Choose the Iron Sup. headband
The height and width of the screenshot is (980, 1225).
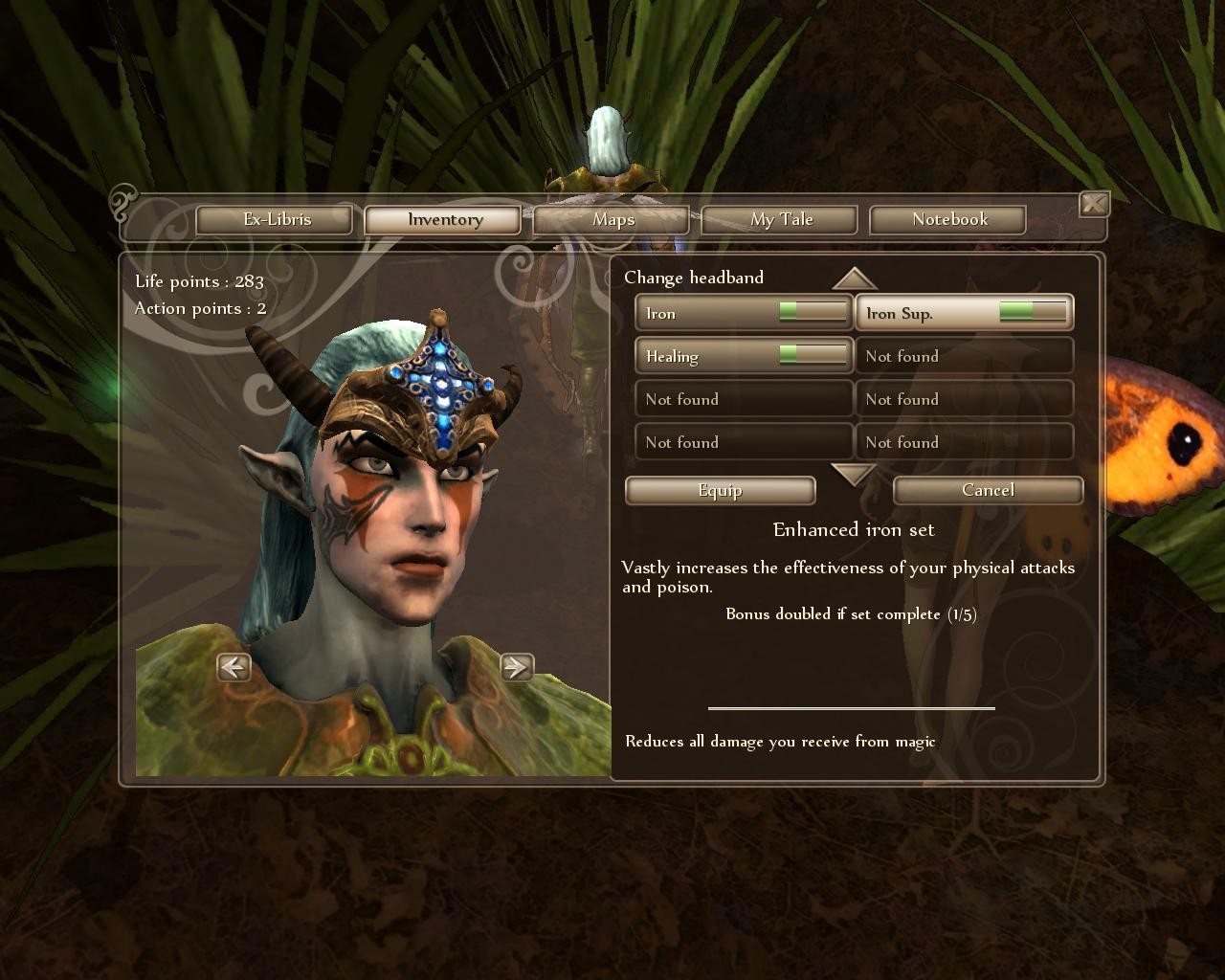click(964, 313)
